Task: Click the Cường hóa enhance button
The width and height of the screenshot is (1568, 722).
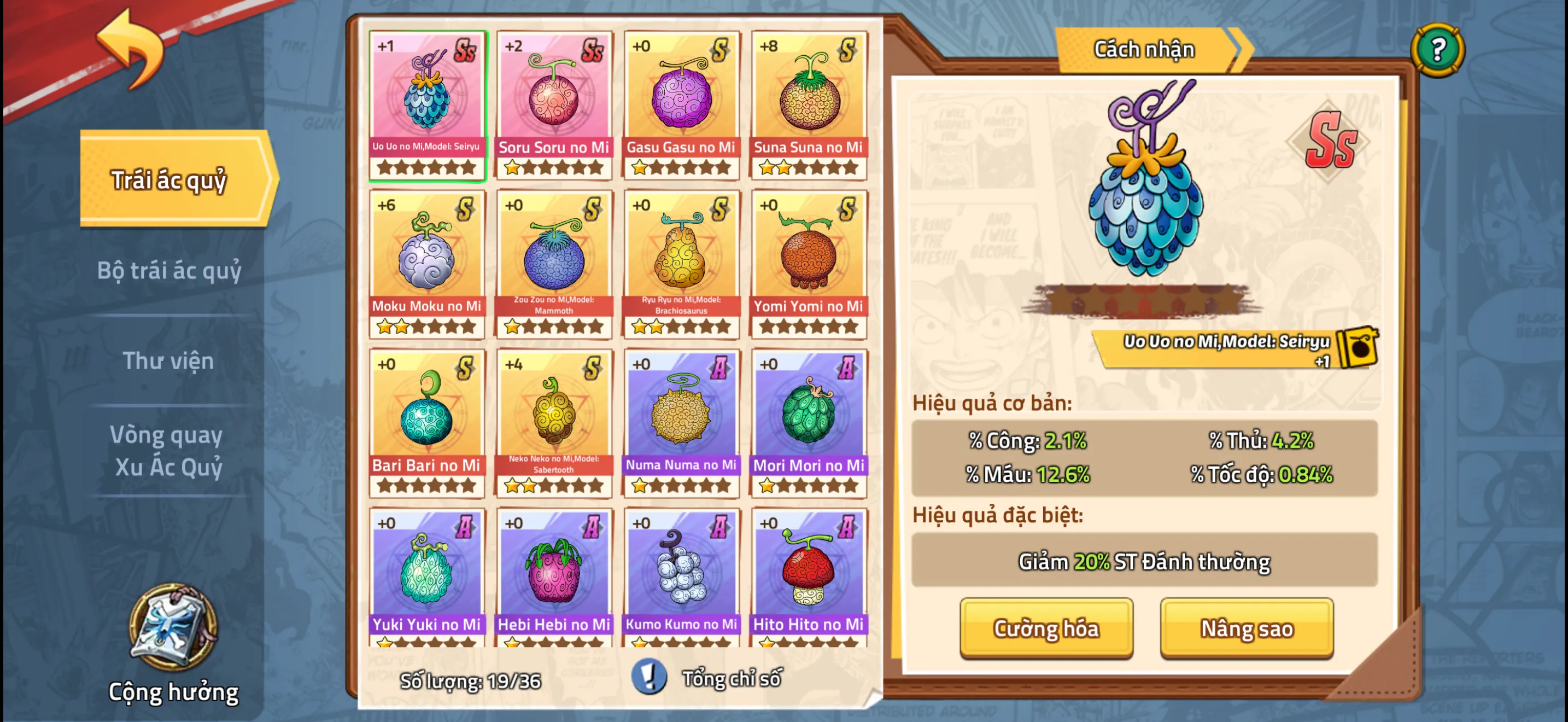Action: [x=1046, y=628]
